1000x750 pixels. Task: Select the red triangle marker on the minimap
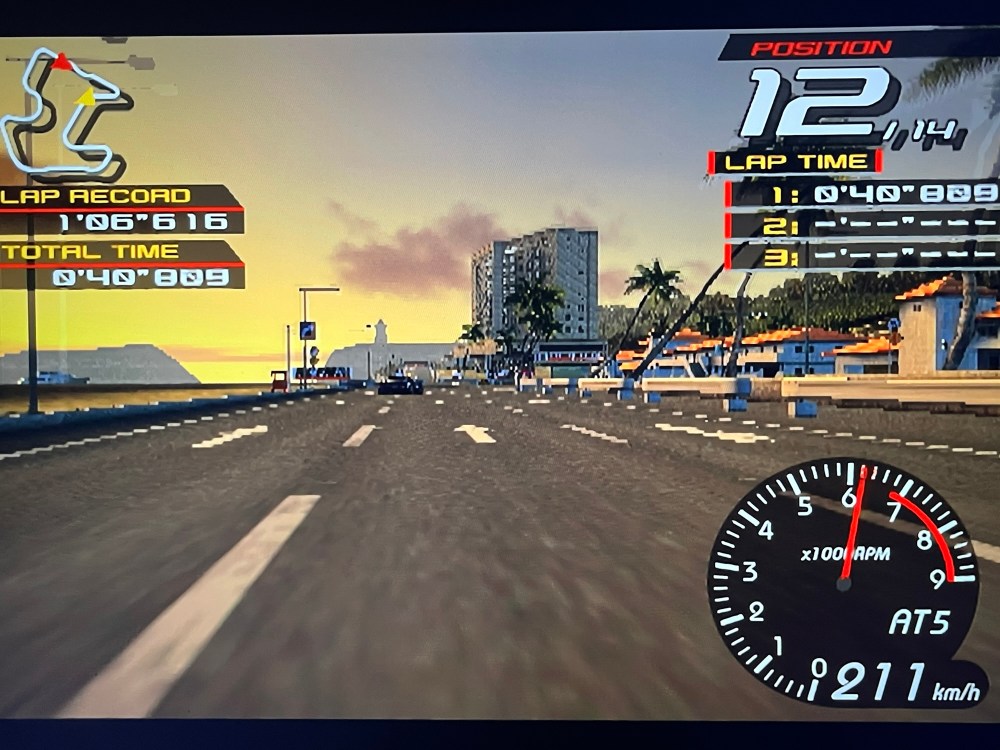point(63,63)
